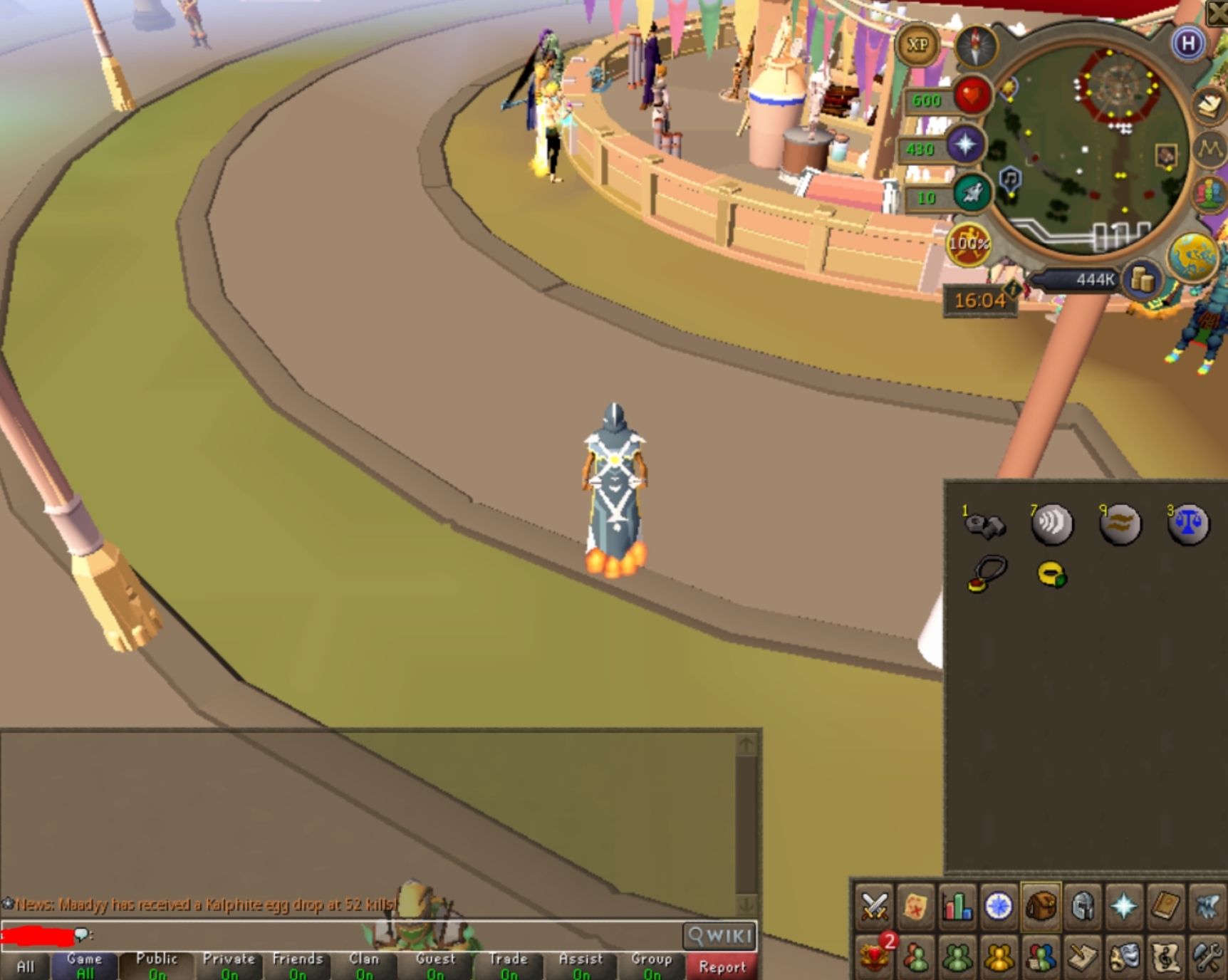Open the Inventory backpack tab
This screenshot has width=1228, height=980.
1041,905
